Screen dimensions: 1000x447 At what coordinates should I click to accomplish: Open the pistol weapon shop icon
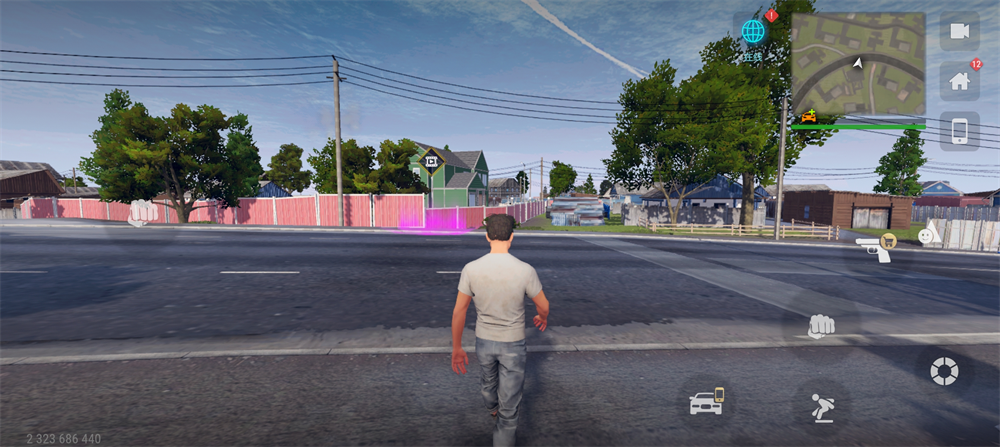click(x=875, y=248)
